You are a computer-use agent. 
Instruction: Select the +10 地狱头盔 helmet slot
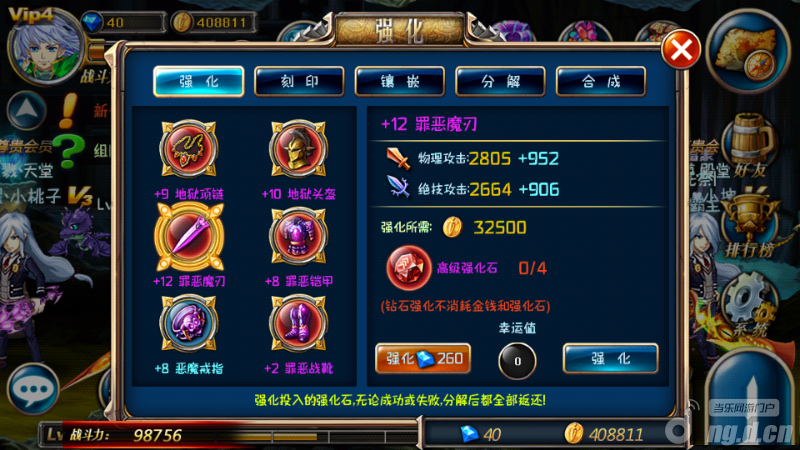[298, 148]
